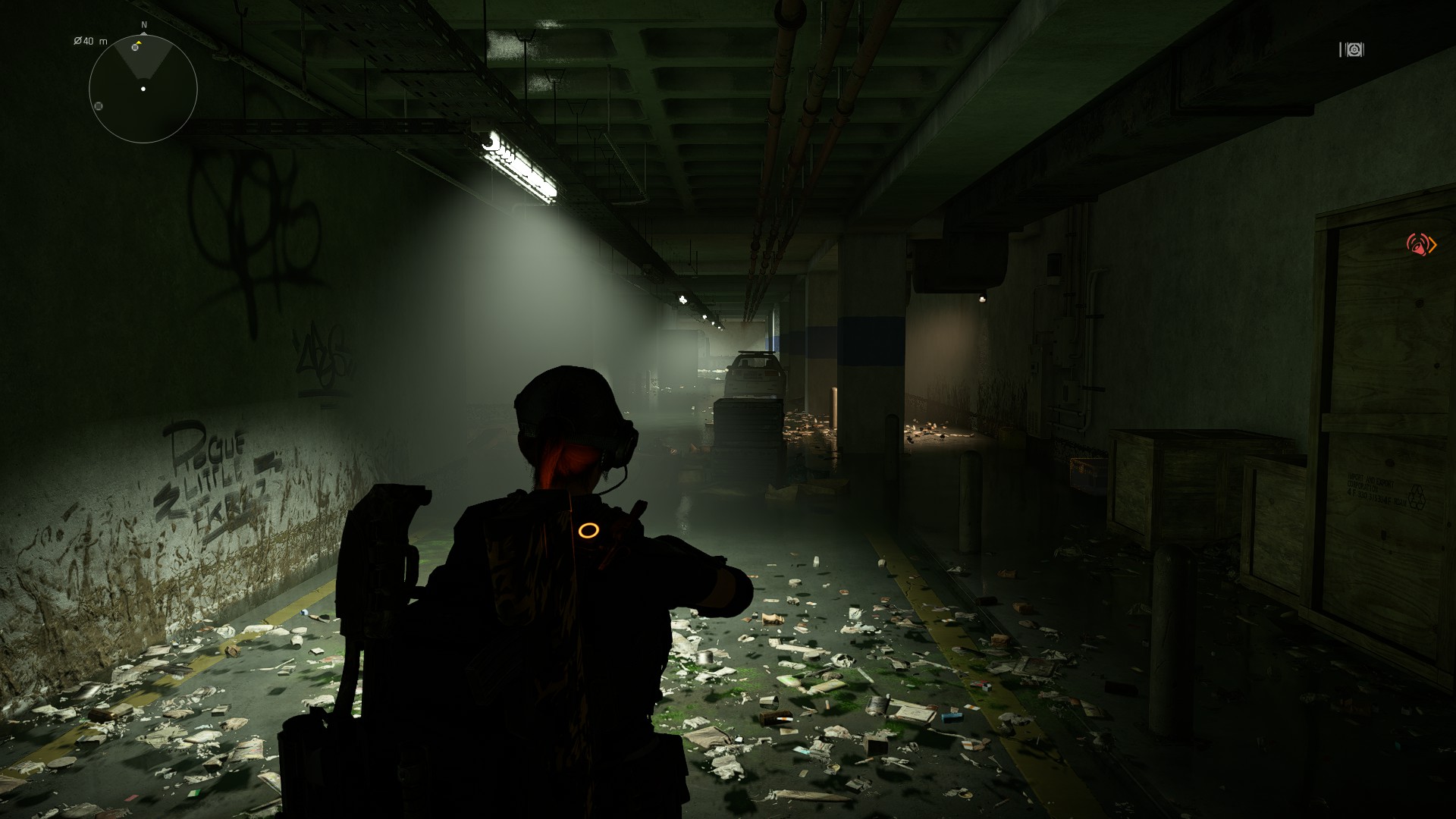The image size is (1456, 819).
Task: Toggle the minimap radar cone display
Action: point(143,64)
